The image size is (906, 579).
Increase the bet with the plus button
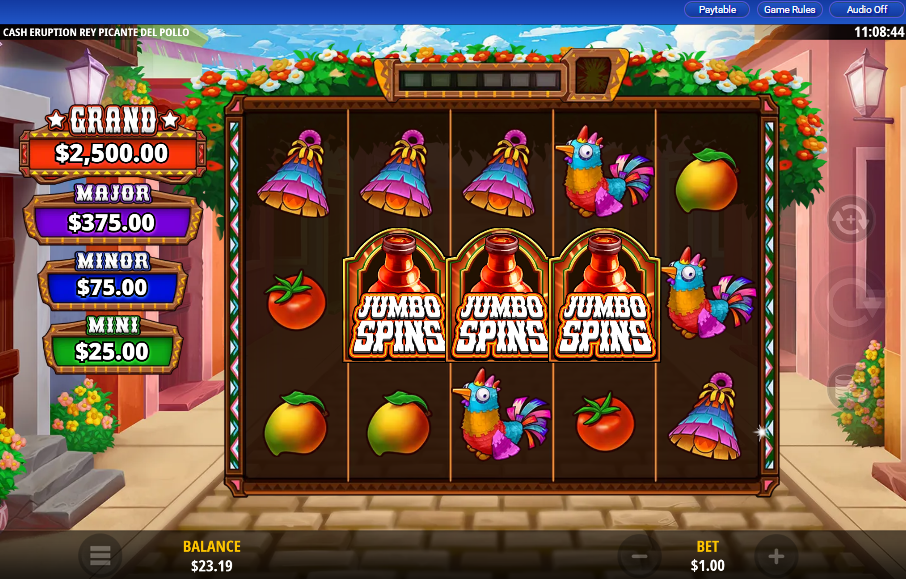[x=776, y=556]
